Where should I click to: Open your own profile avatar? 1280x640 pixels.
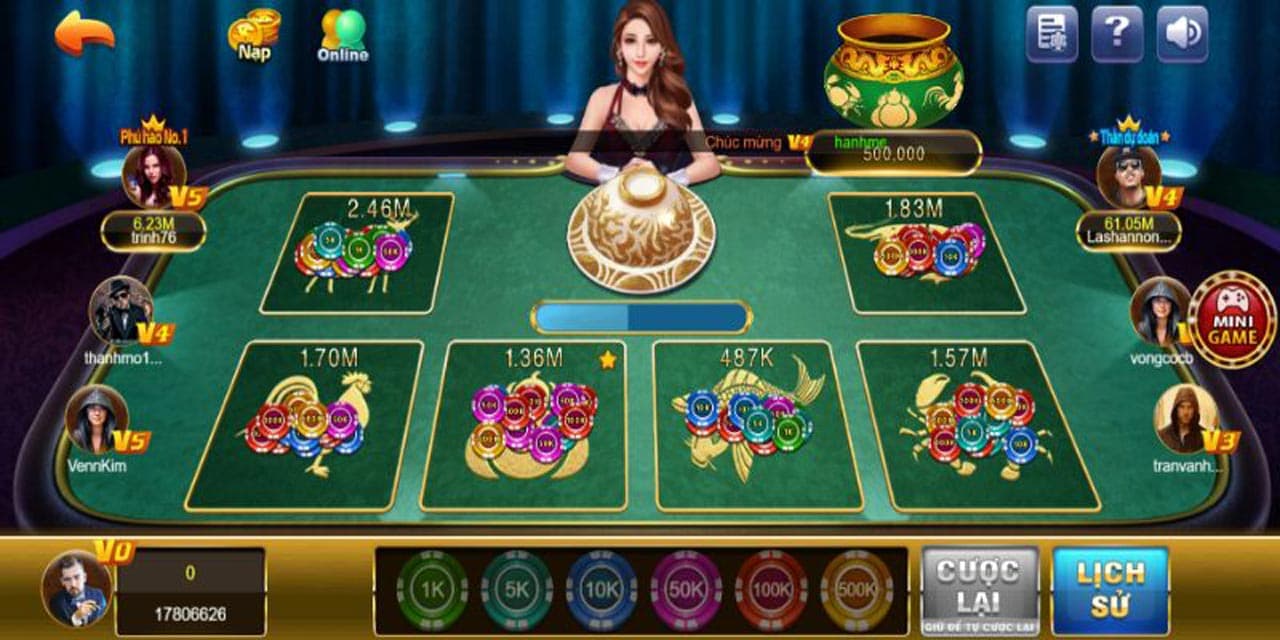coord(76,588)
